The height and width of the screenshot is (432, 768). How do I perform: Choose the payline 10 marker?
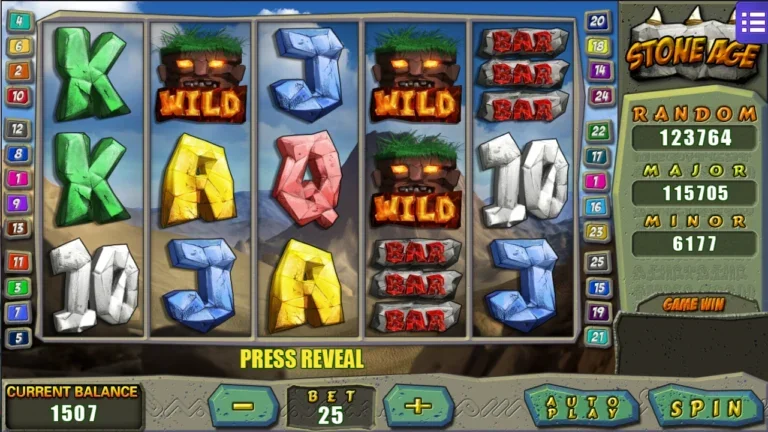click(x=19, y=96)
